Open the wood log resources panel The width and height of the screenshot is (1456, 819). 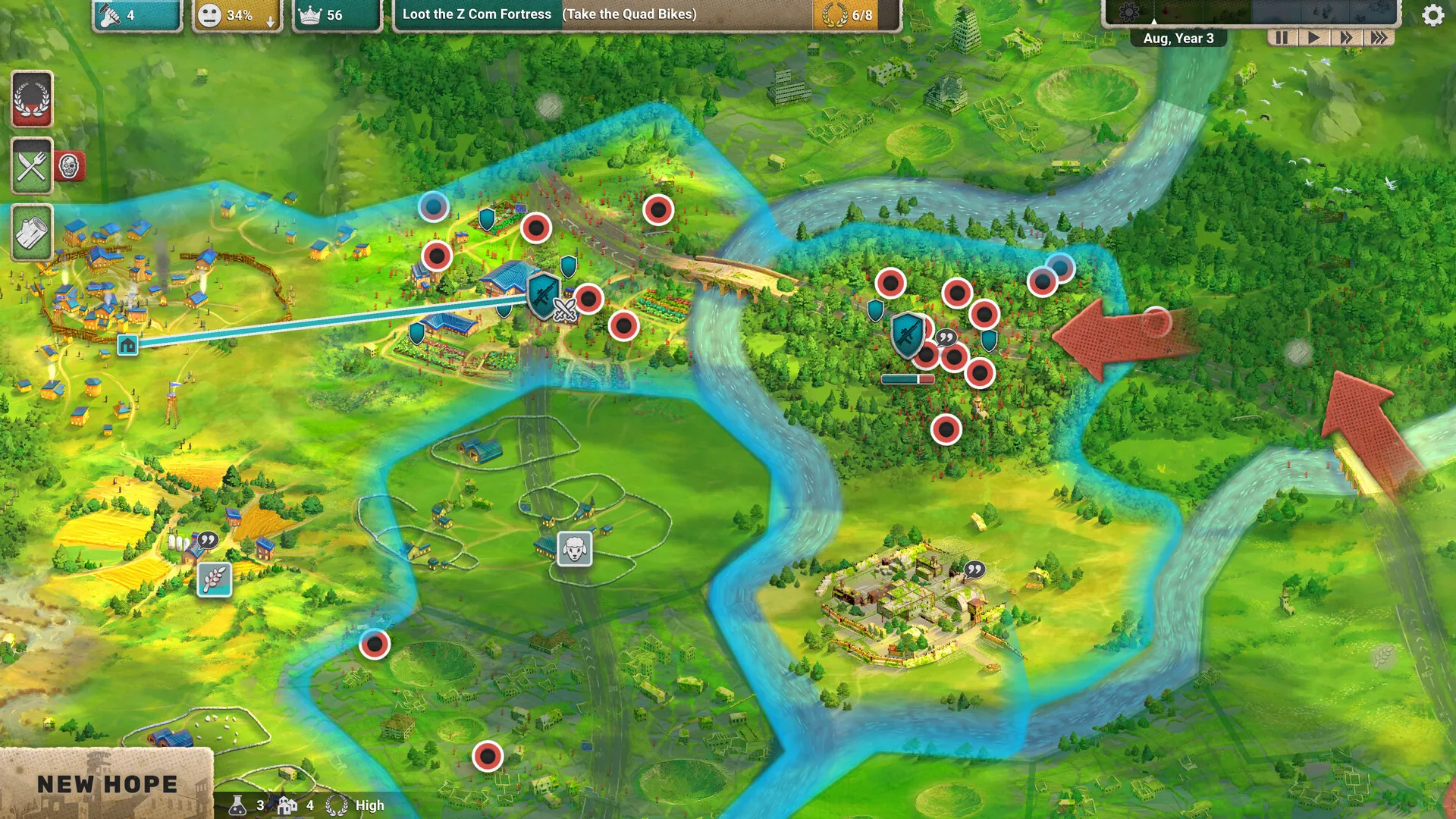(32, 233)
